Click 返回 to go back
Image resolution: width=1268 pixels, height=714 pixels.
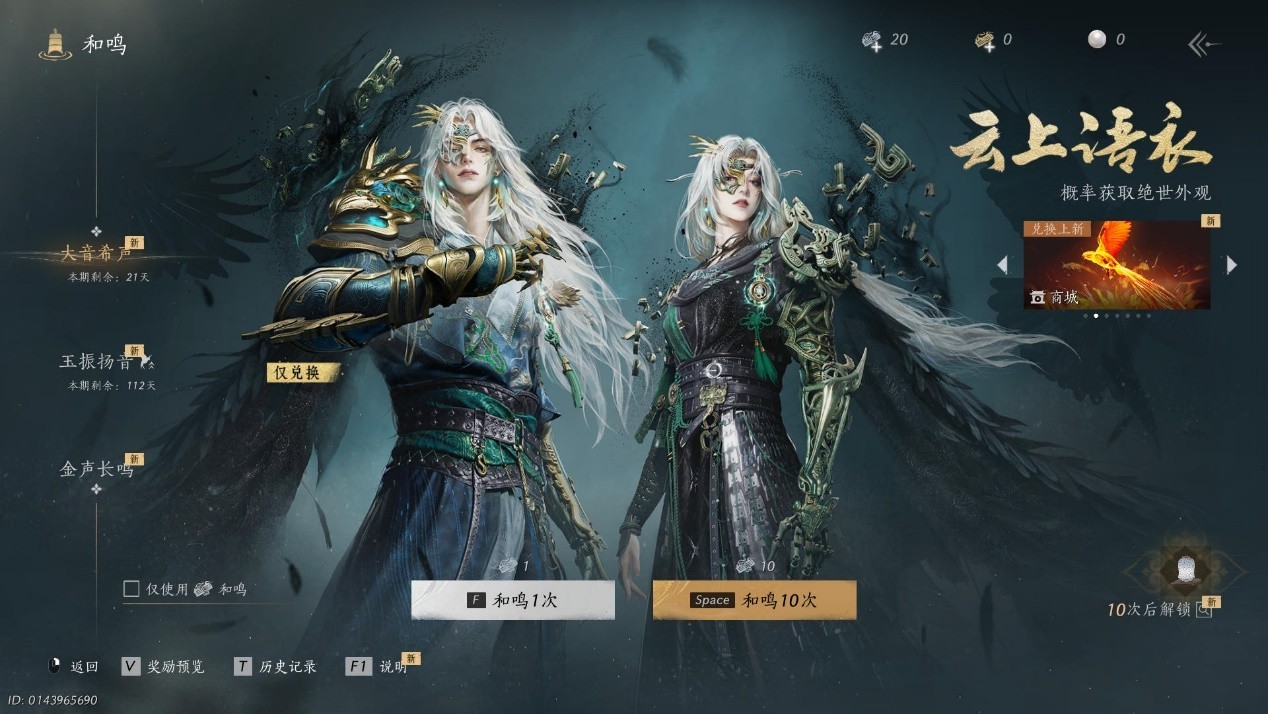point(74,666)
